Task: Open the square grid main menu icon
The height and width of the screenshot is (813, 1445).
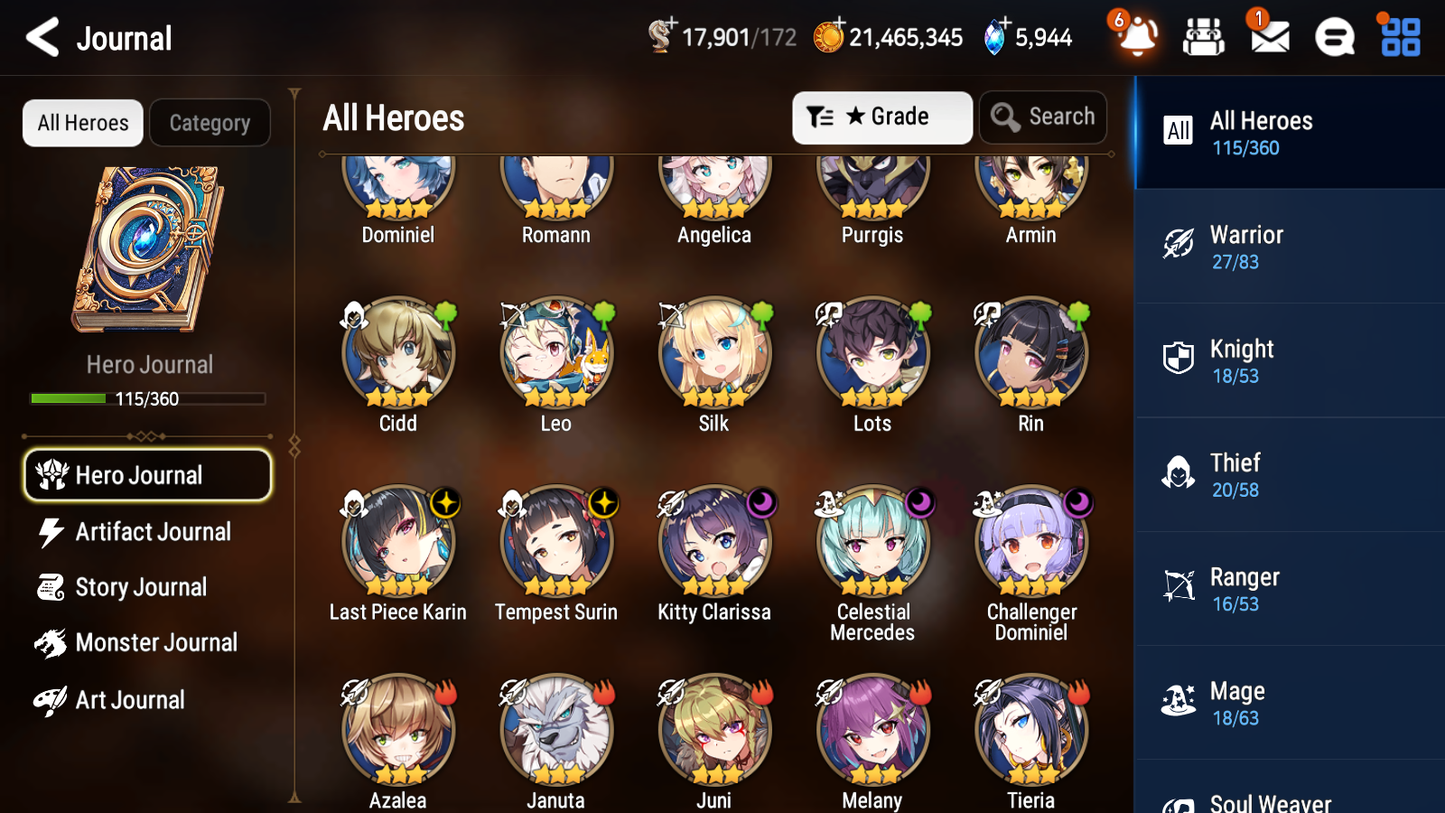Action: [1398, 37]
